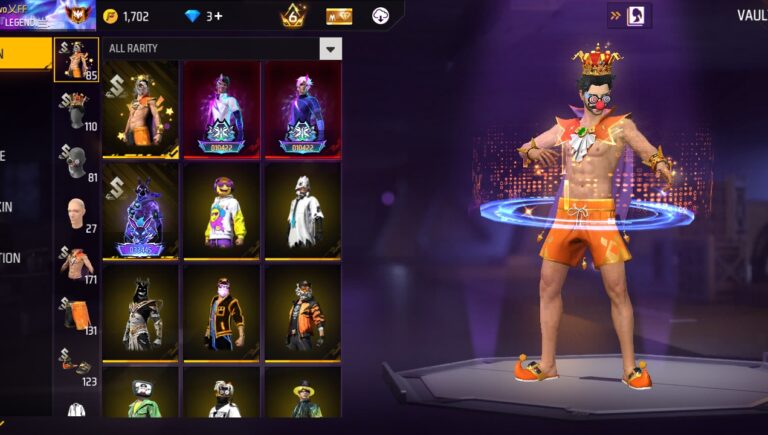768x435 pixels.
Task: Open the shoes category showing 123
Action: click(76, 365)
